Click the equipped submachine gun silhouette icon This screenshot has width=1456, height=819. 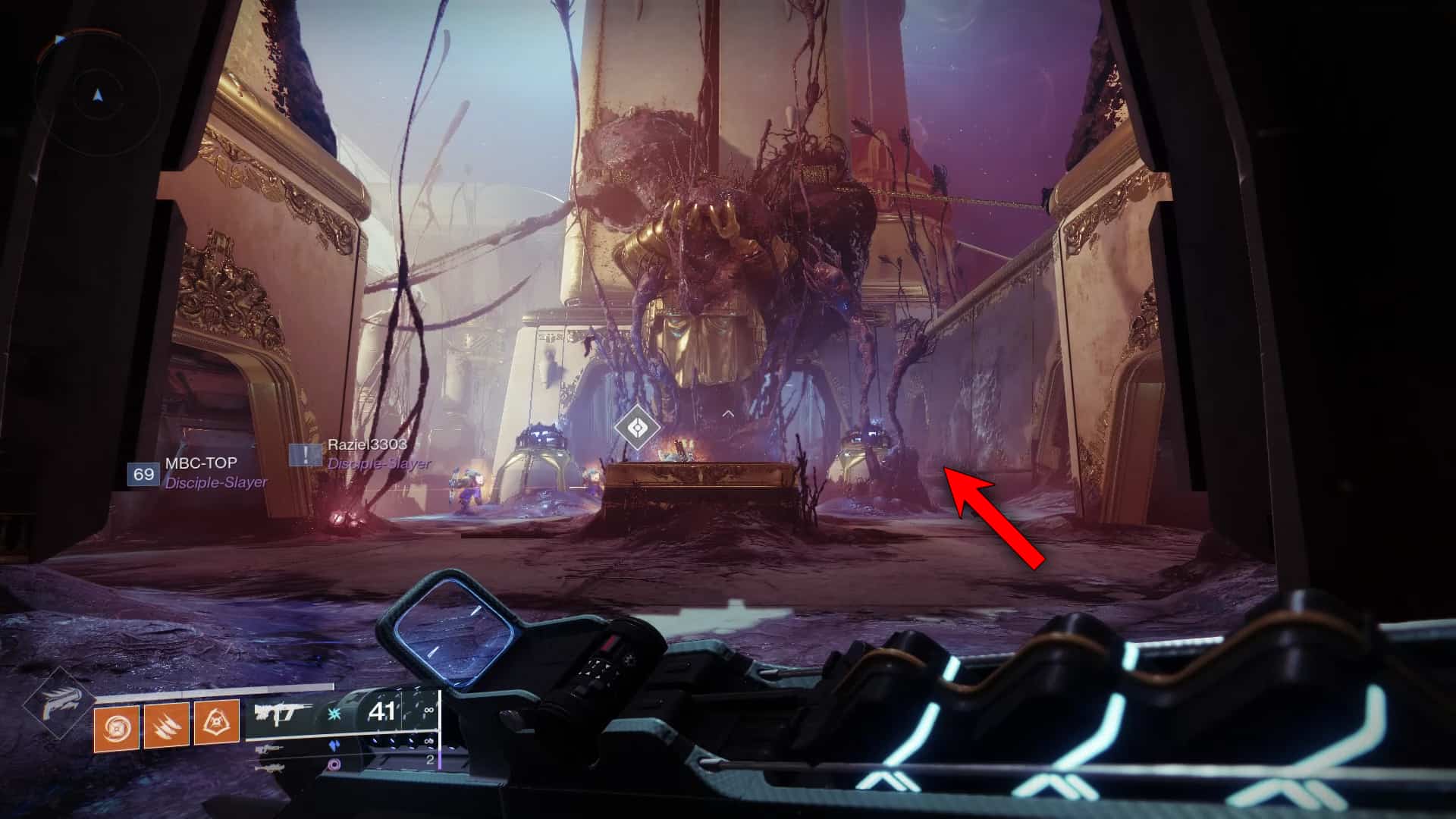coord(284,711)
